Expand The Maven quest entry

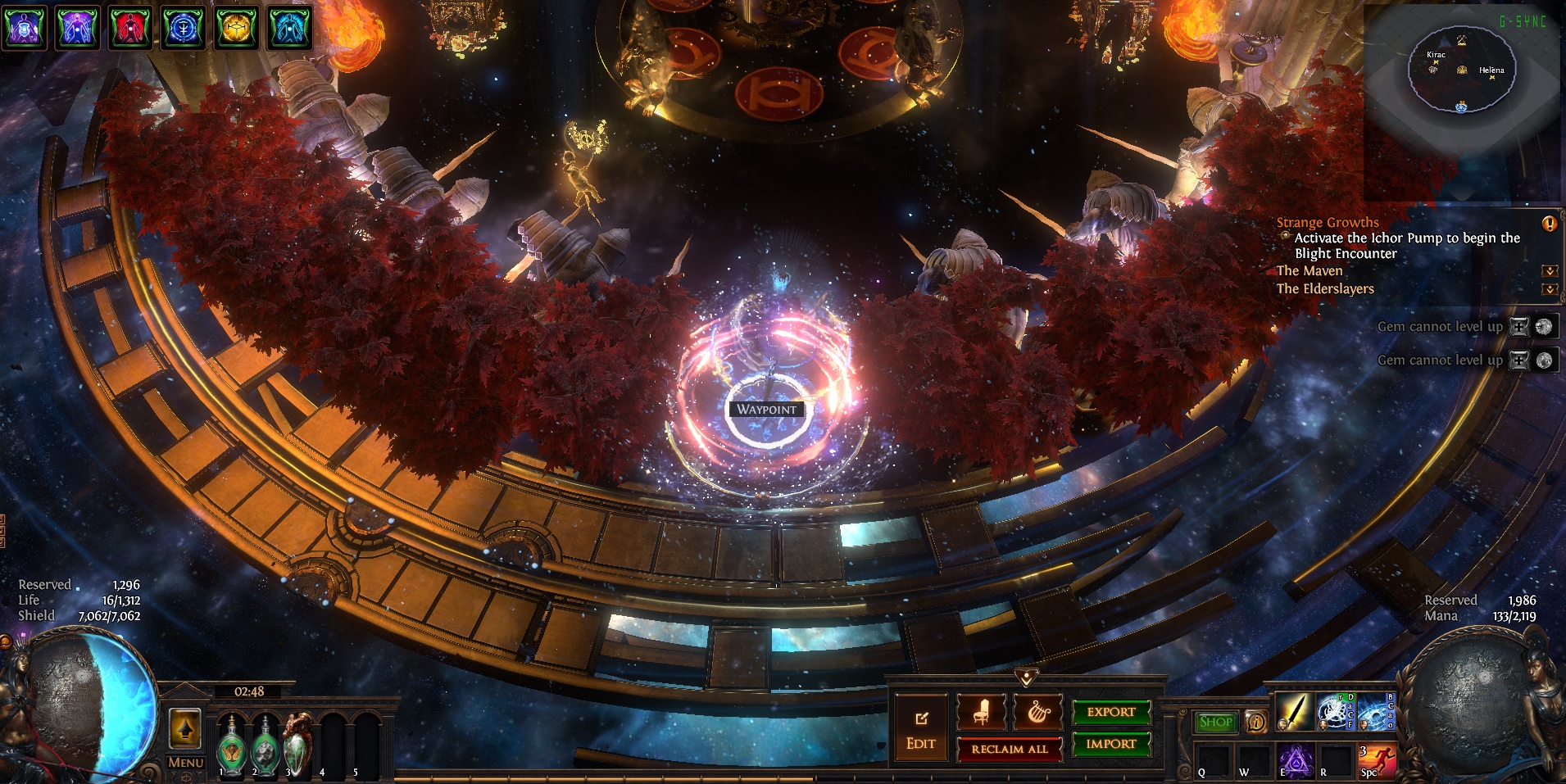point(1549,271)
